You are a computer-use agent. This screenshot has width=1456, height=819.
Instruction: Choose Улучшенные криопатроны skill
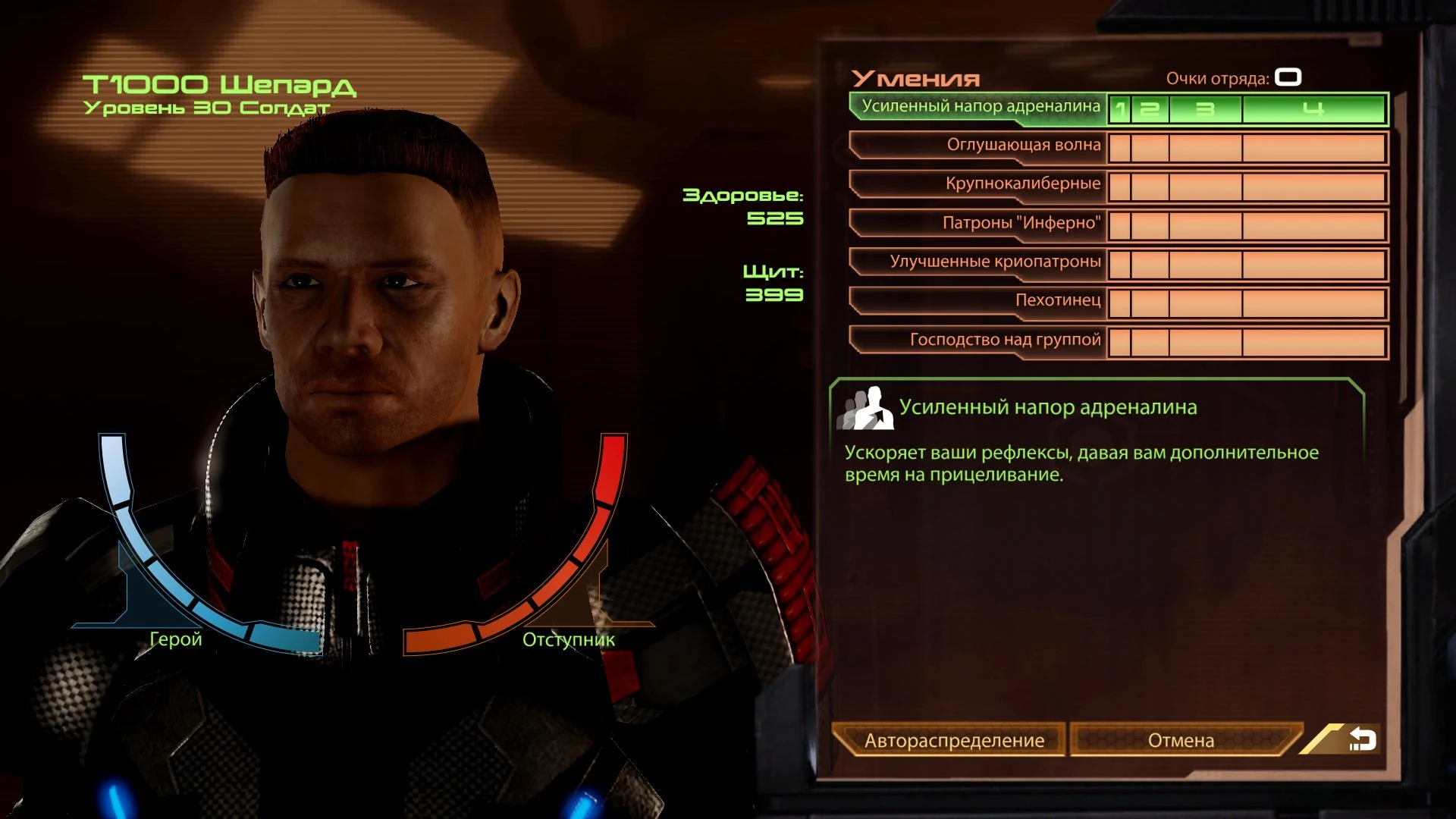pos(995,262)
